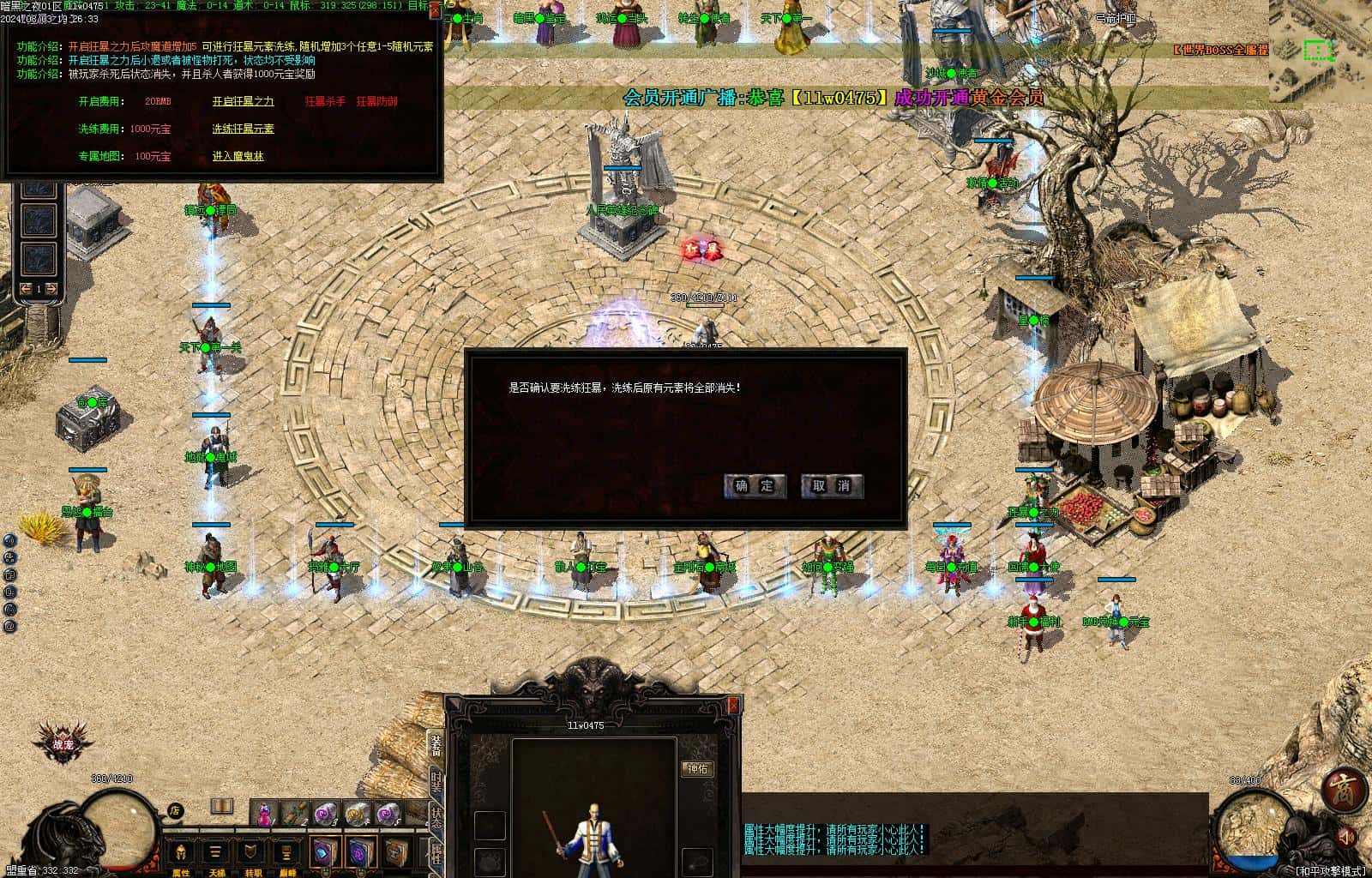Open the 巅峰 menu button
The height and width of the screenshot is (878, 1372).
(286, 853)
